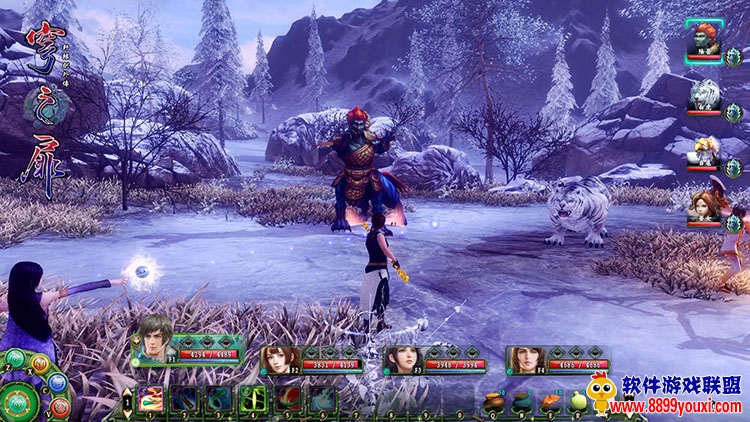Viewport: 750px width, 422px height.
Task: Trigger the green glowing skill in slot 4
Action: click(x=253, y=400)
